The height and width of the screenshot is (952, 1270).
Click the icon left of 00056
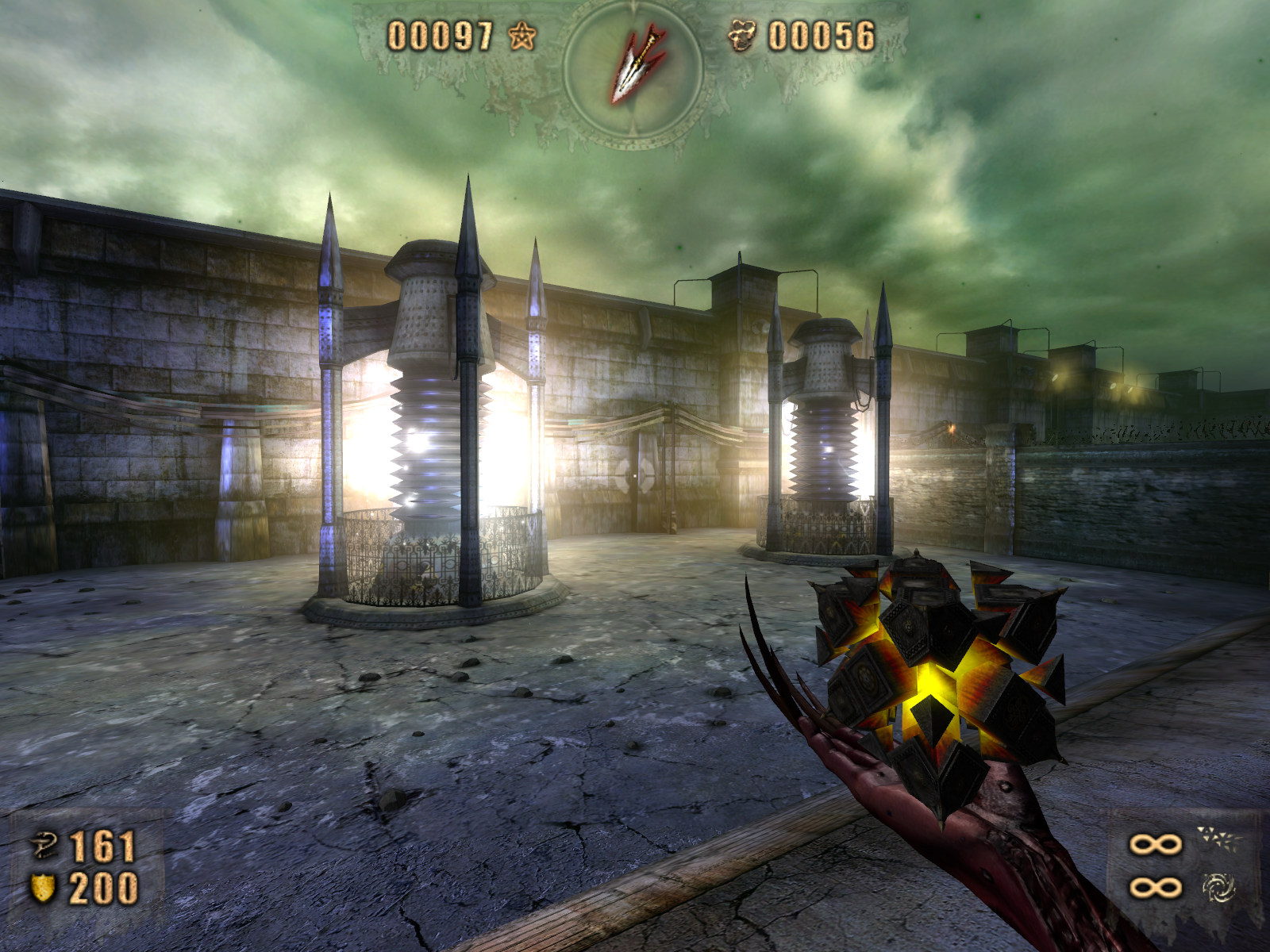point(742,36)
